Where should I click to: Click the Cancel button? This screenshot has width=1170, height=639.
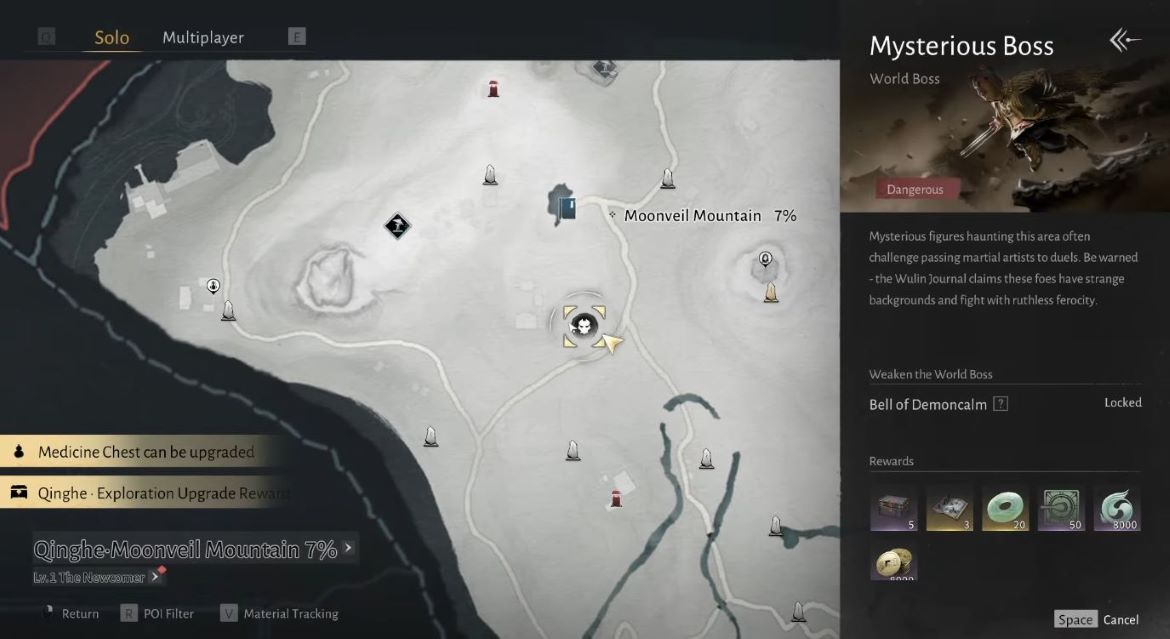[1120, 620]
